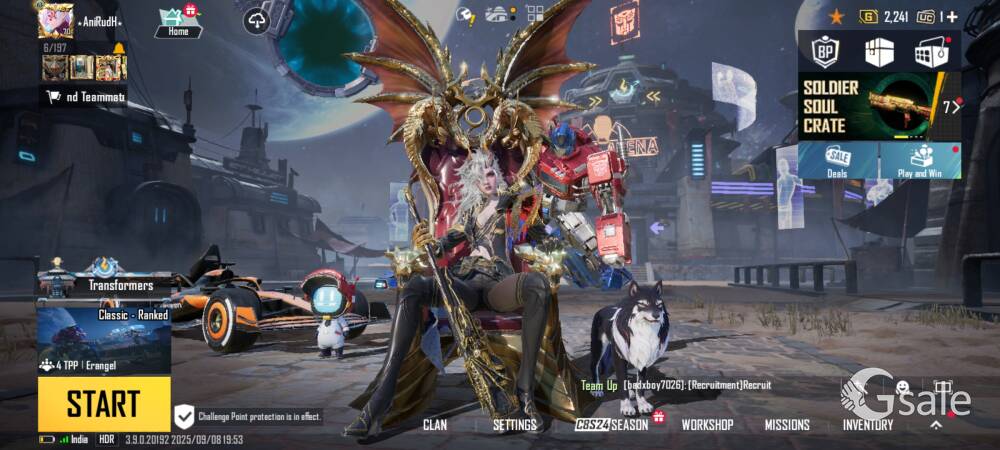View the Missions list
1000x450 pixels.
pos(787,424)
